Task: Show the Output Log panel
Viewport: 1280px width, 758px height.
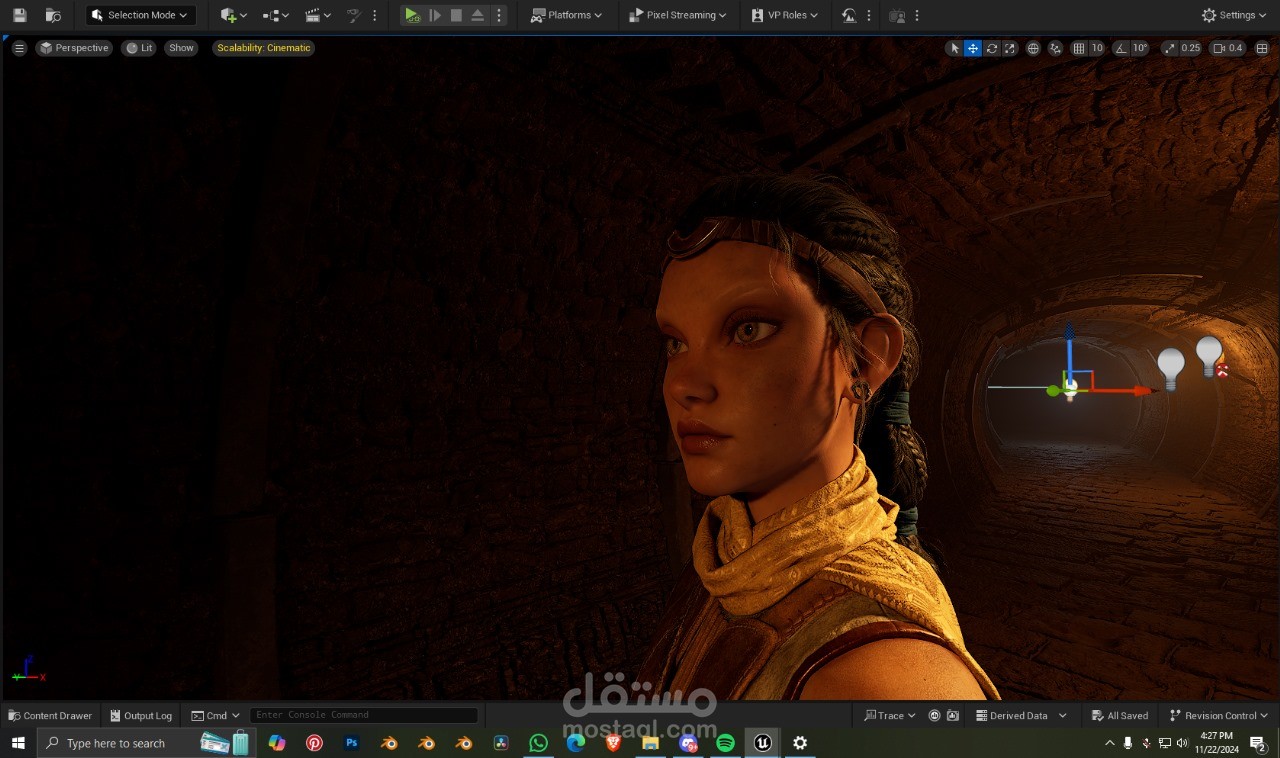Action: point(141,715)
